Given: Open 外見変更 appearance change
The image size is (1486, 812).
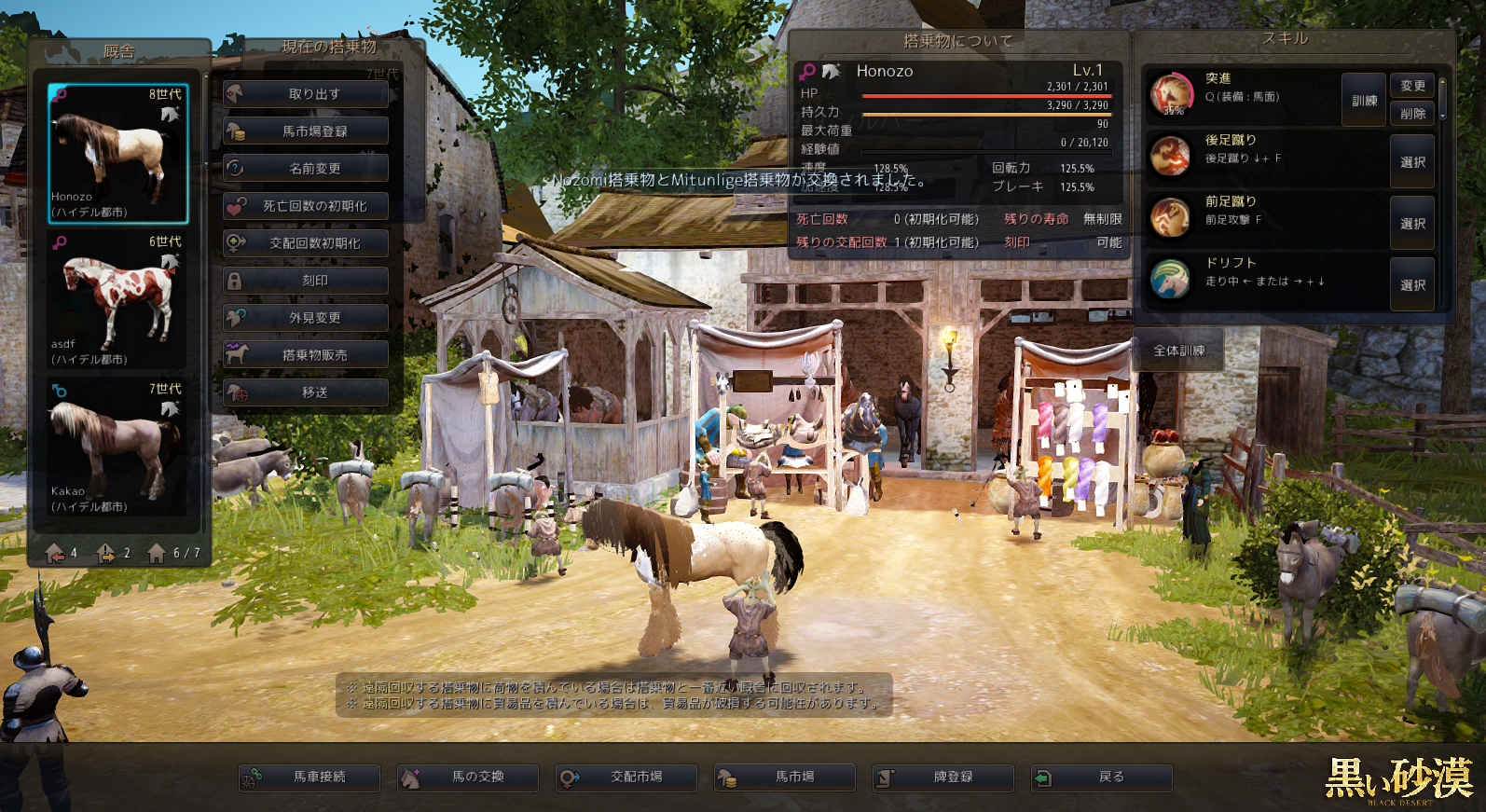Looking at the screenshot, I should pyautogui.click(x=306, y=318).
